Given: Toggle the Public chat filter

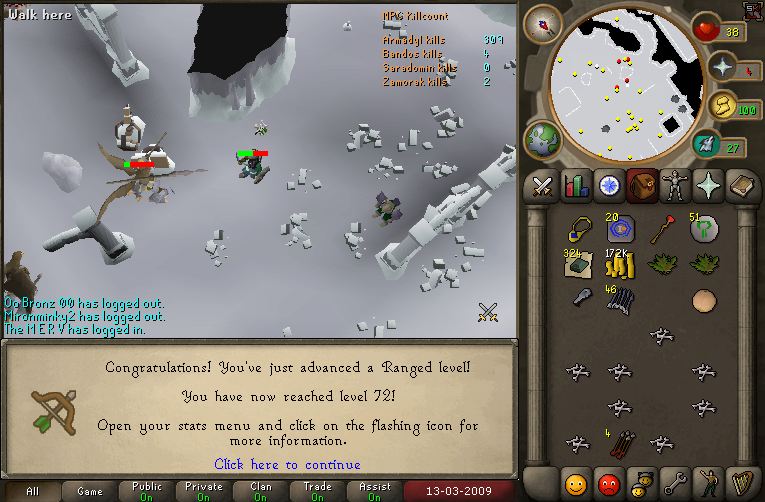Looking at the screenshot, I should (x=147, y=492).
